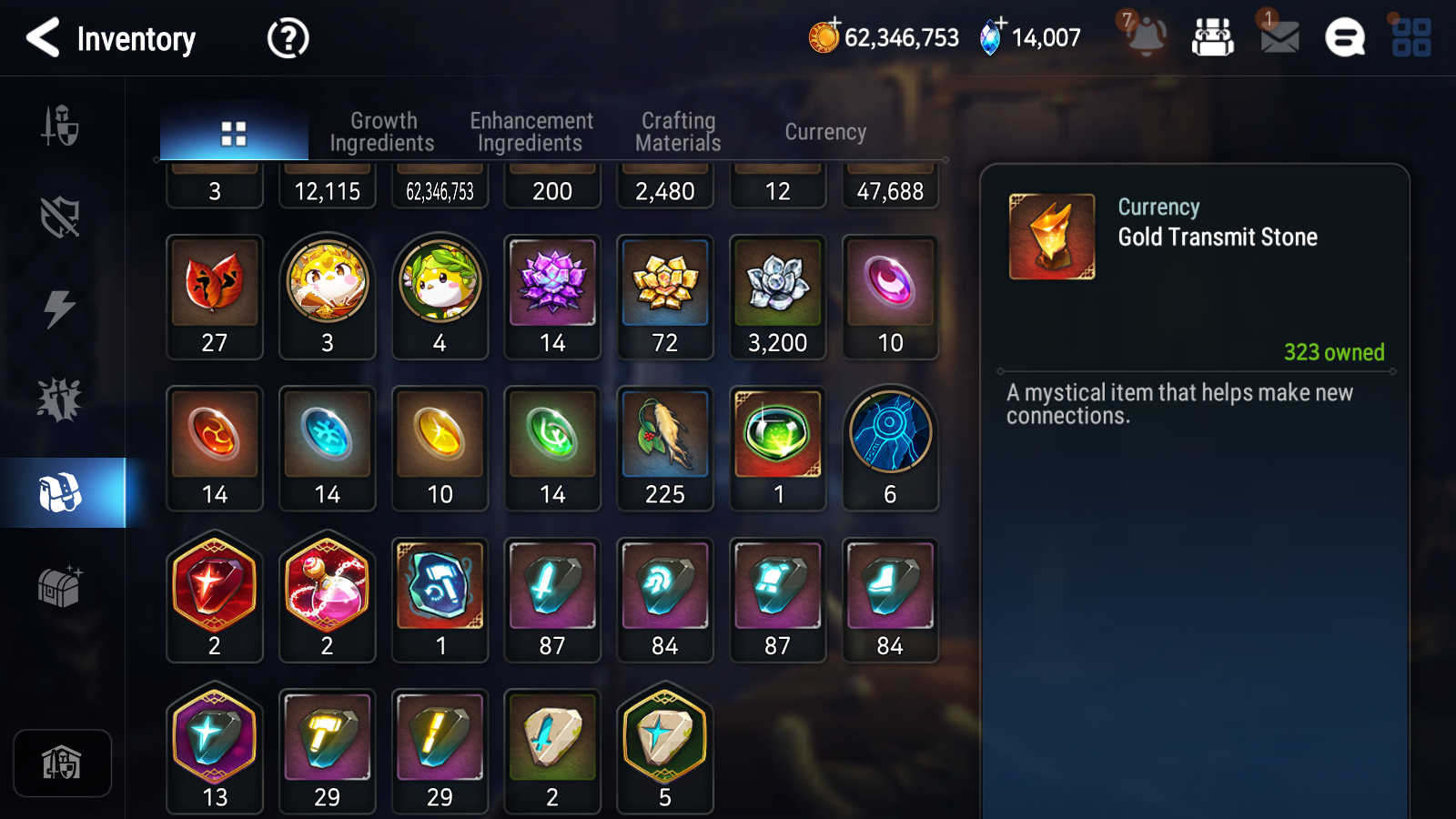View the all-items grid tab
This screenshot has width=1456, height=819.
234,134
